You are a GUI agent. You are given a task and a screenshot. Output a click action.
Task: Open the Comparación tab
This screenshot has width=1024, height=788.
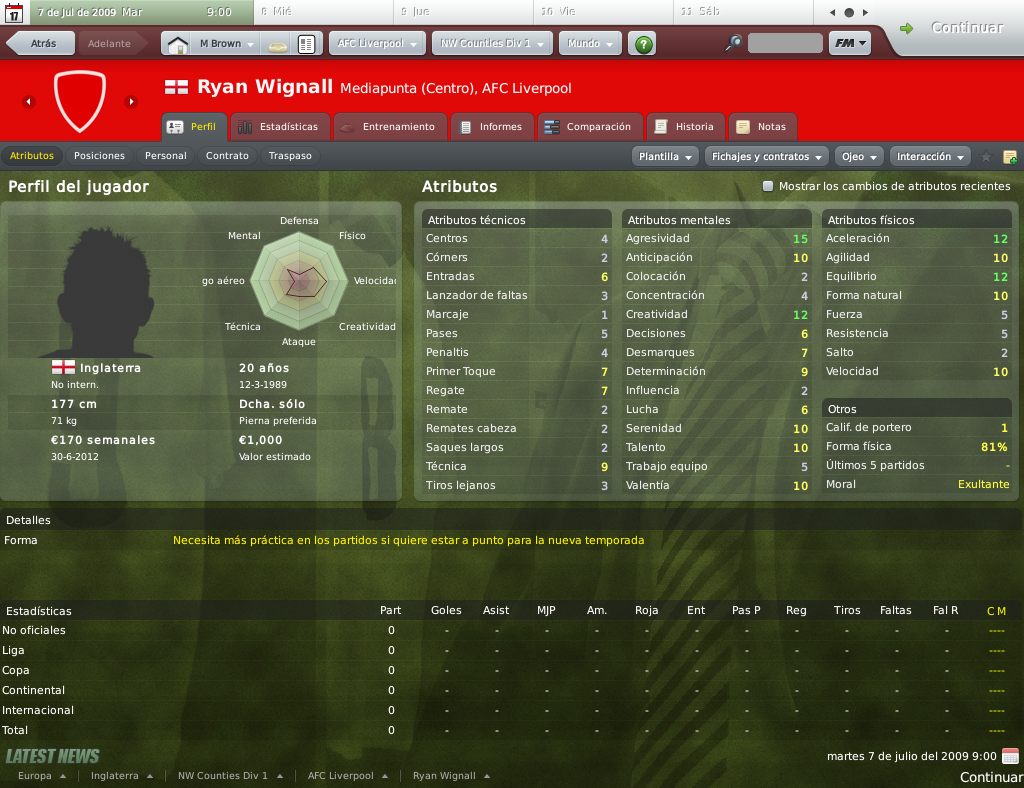coord(589,127)
